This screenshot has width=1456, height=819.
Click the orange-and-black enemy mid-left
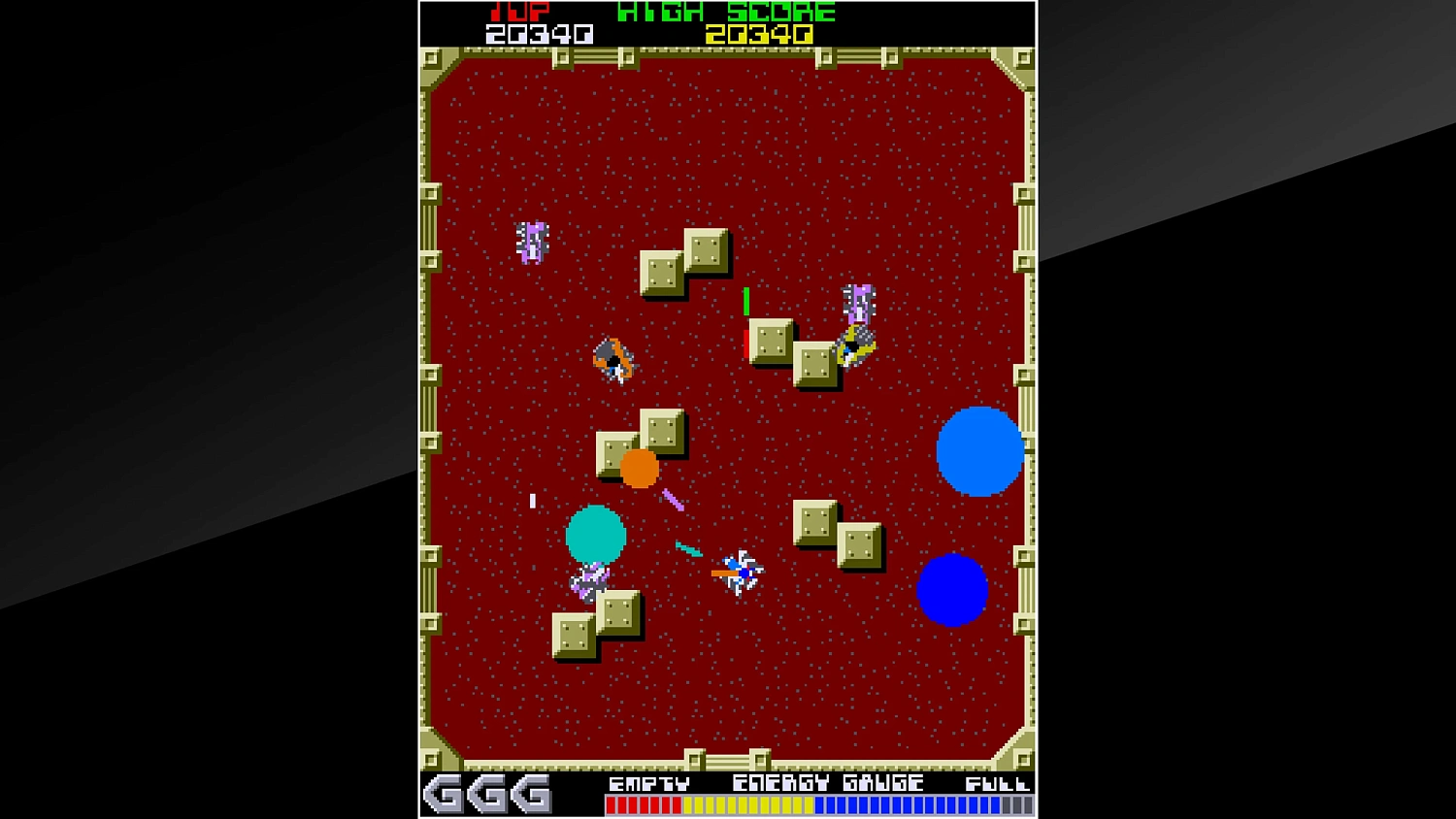[x=613, y=358]
